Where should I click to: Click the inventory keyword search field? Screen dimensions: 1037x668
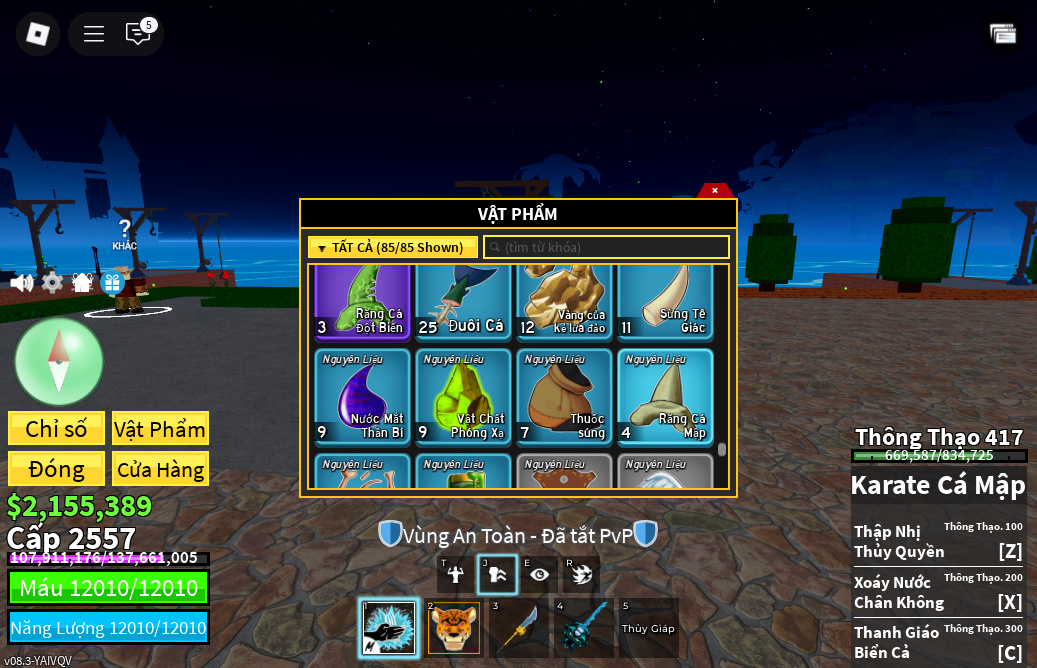coord(606,247)
